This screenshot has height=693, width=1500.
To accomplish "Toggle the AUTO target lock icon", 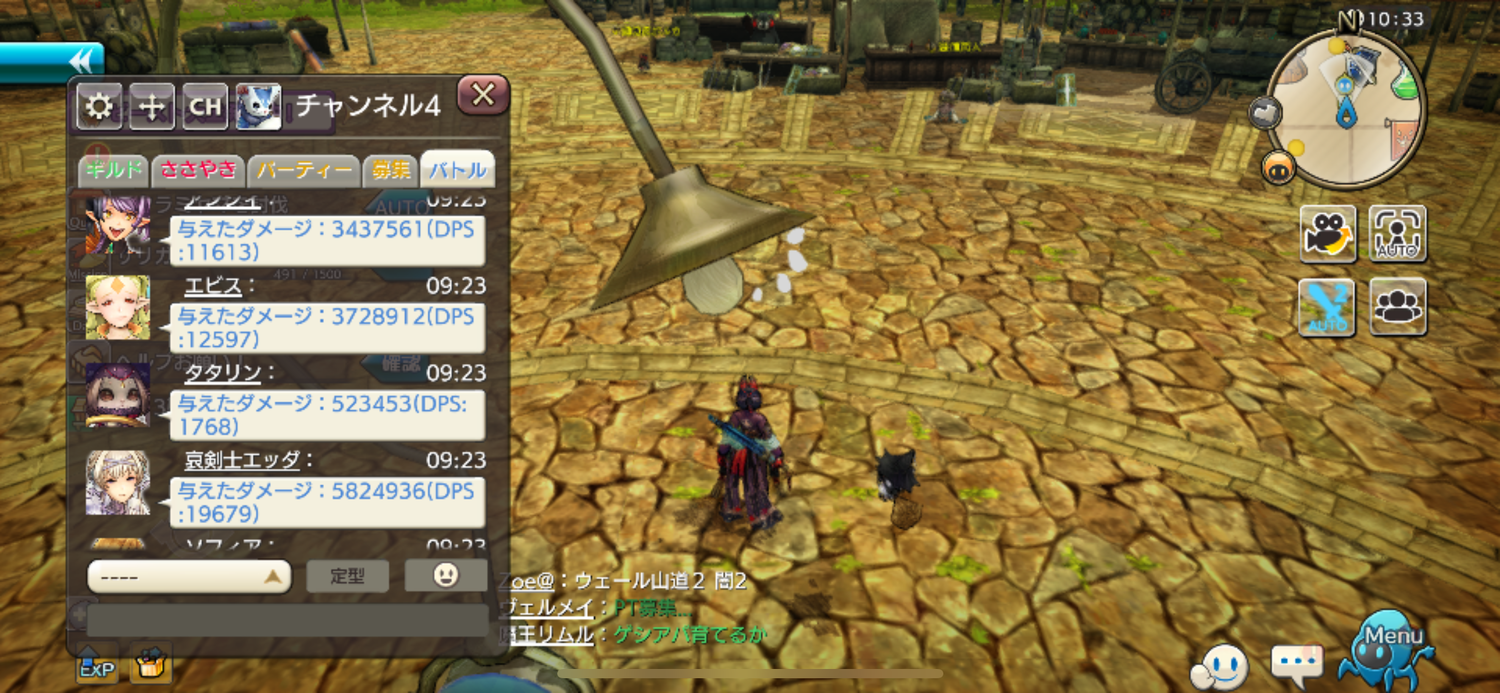I will click(x=1397, y=234).
